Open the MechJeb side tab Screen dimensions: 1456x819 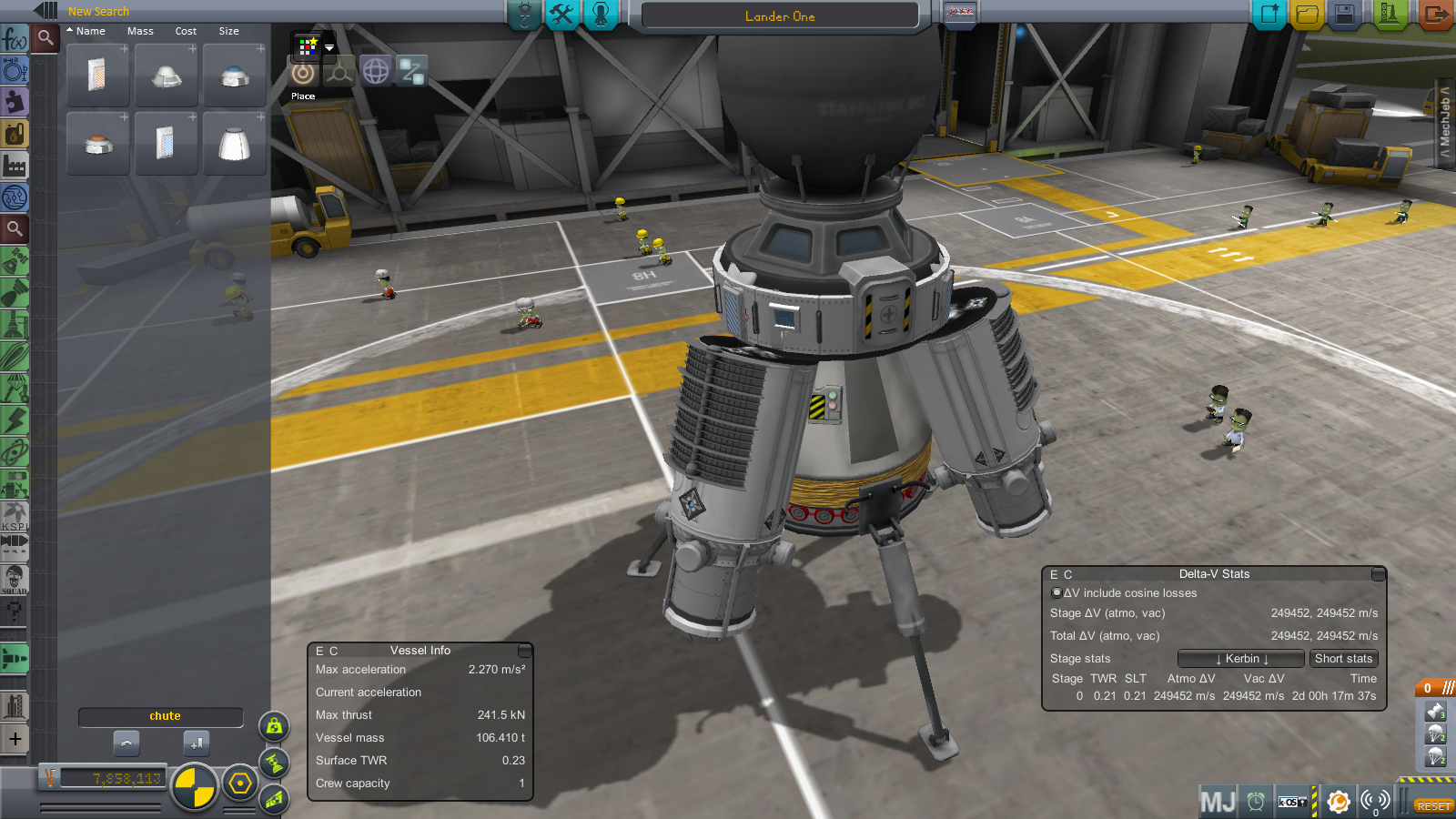coord(1444,122)
